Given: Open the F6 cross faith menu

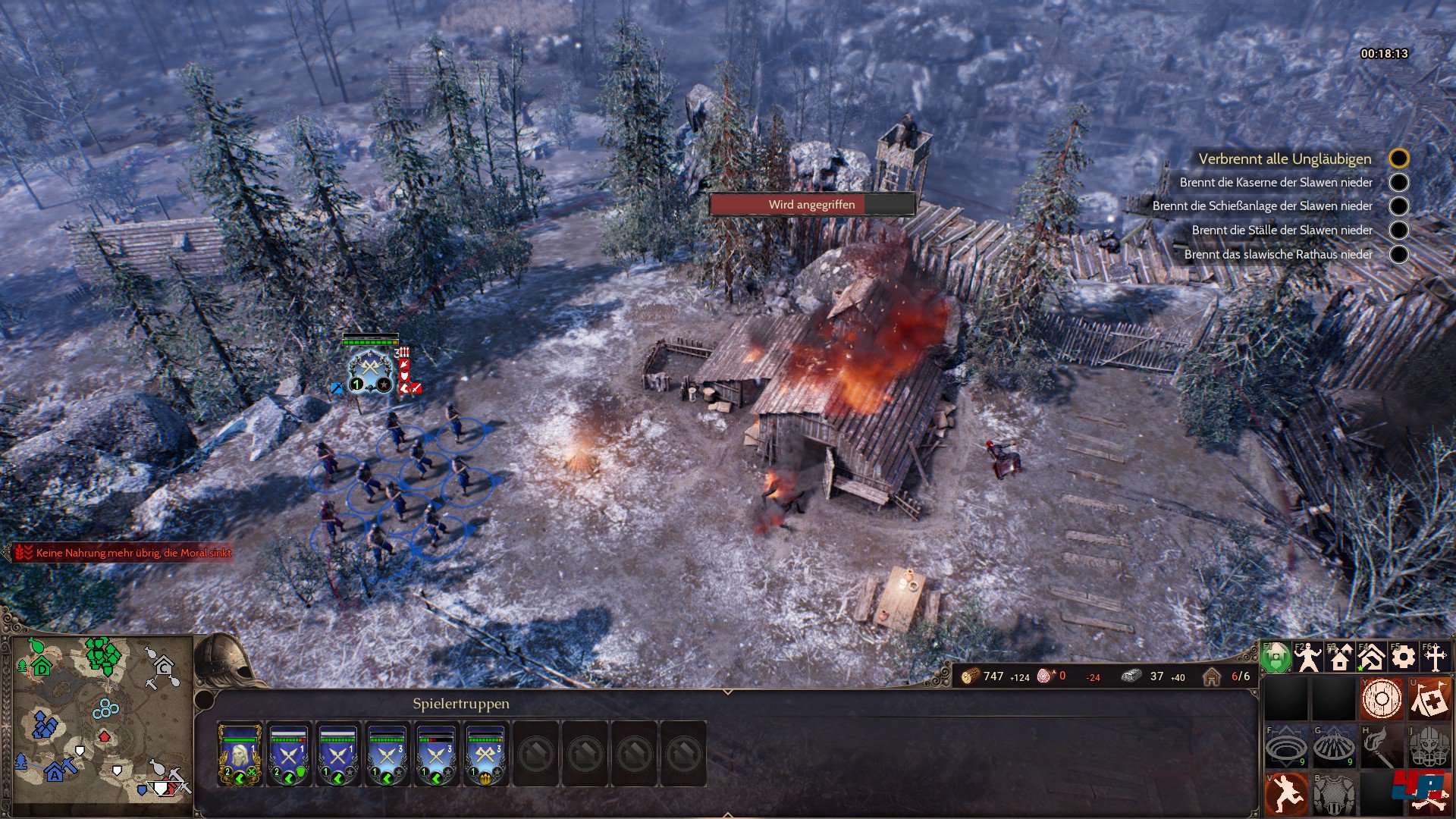Looking at the screenshot, I should [1435, 657].
